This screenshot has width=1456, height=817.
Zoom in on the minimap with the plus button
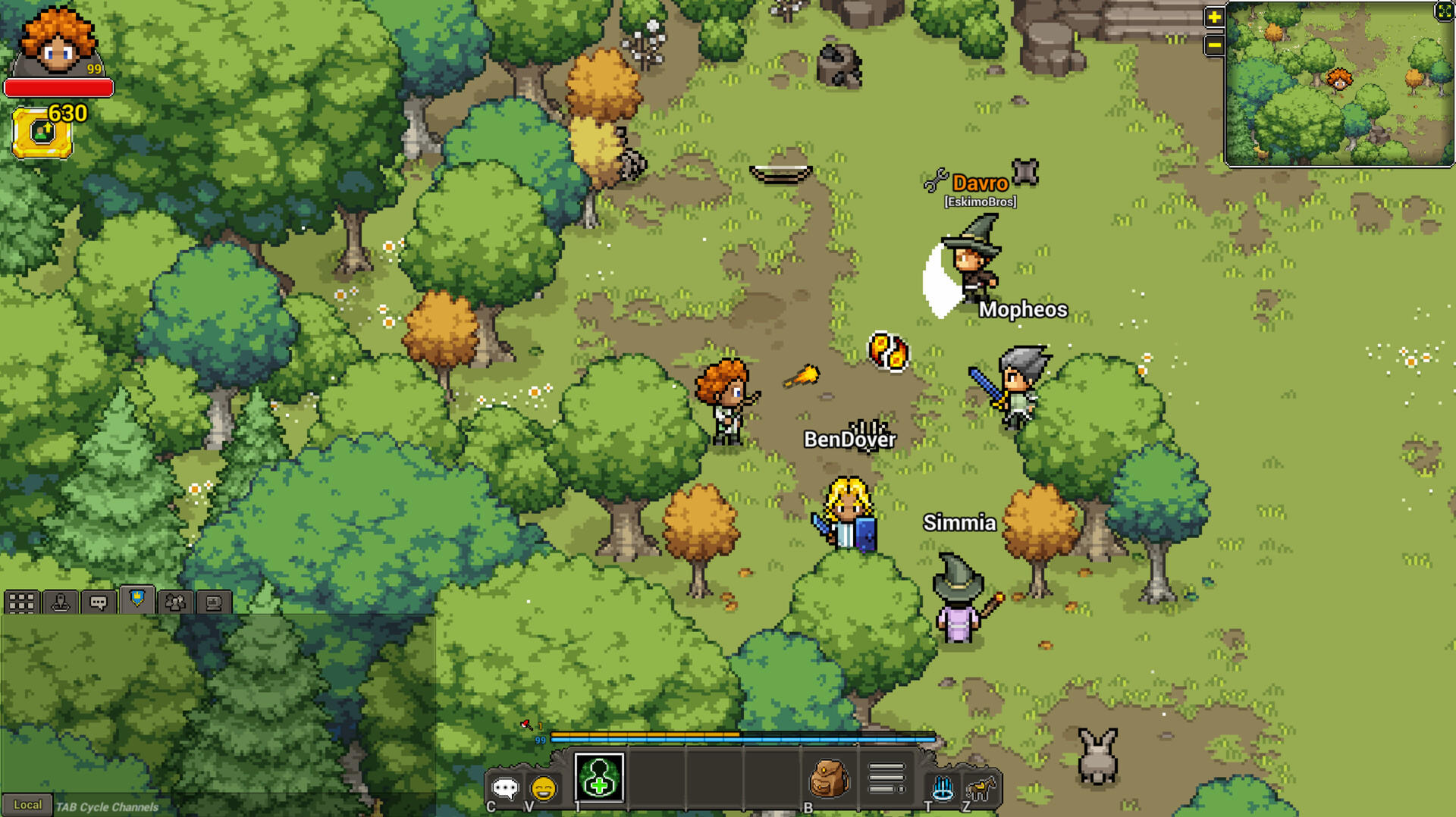[1213, 16]
